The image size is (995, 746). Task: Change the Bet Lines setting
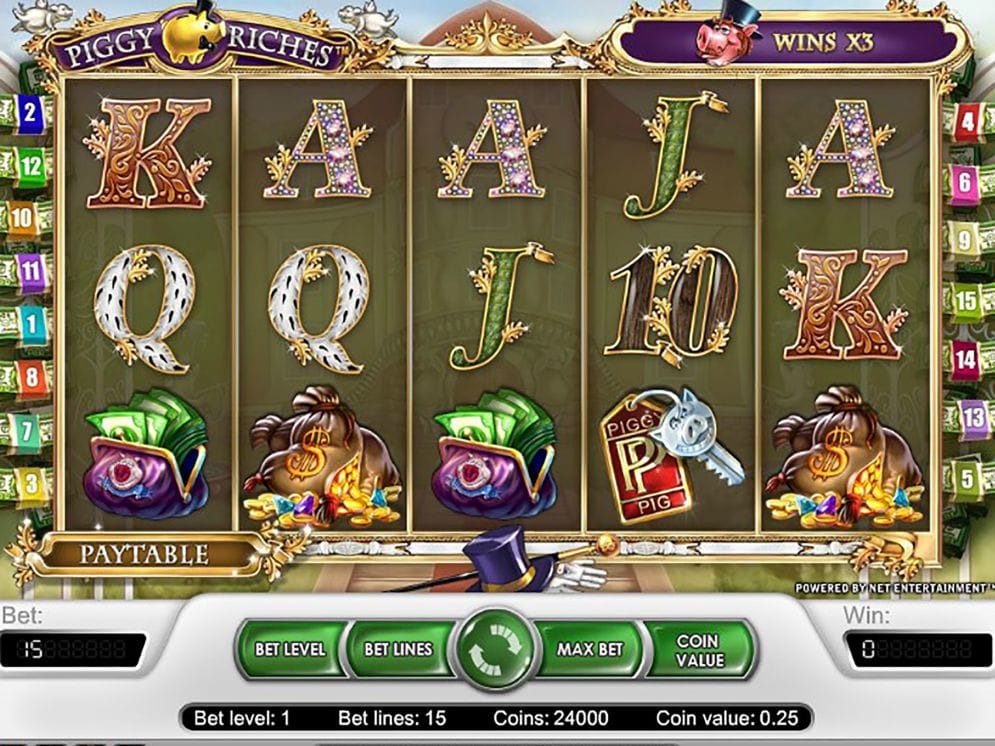(397, 649)
